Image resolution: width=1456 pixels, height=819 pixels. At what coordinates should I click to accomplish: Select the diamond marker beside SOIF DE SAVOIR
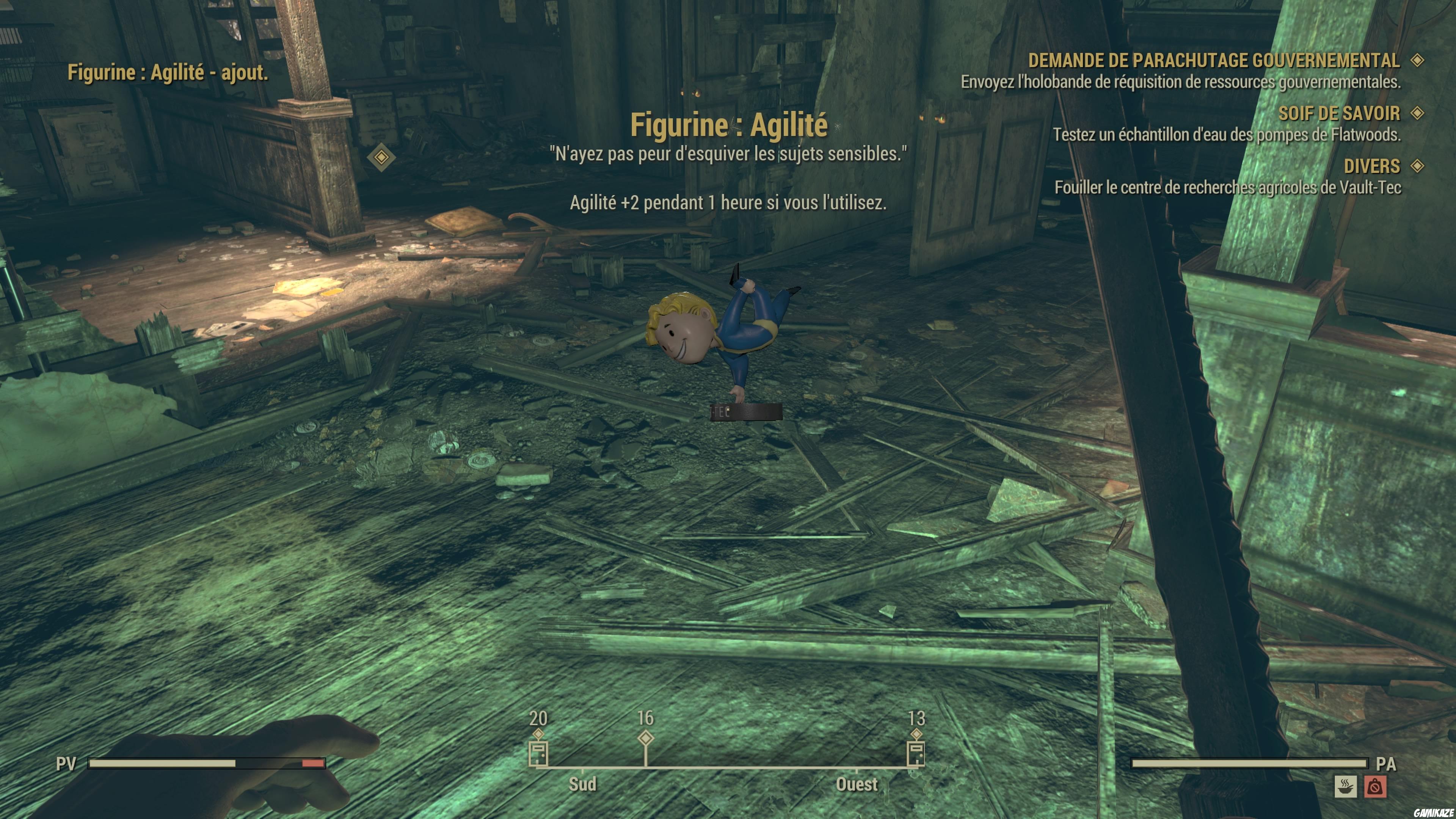(x=1418, y=113)
